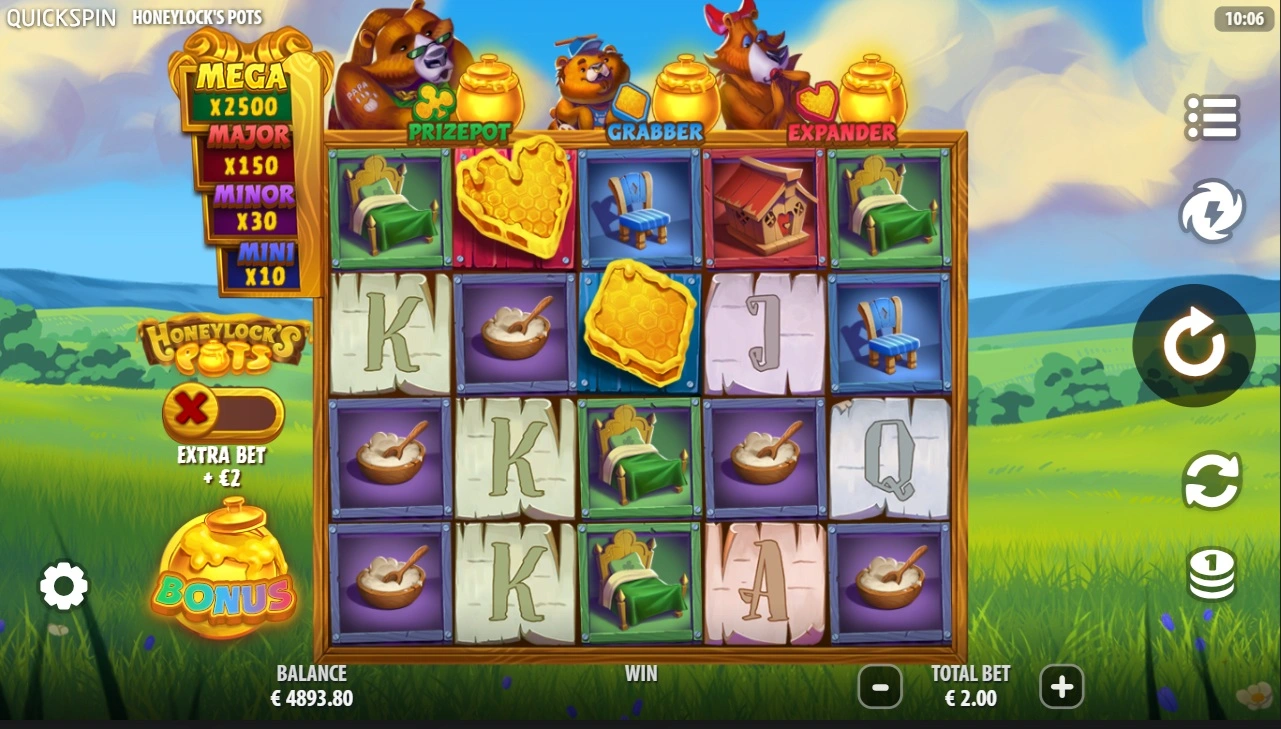Screen dimensions: 1281x729
Task: Open the autoplay options
Action: pos(1211,480)
